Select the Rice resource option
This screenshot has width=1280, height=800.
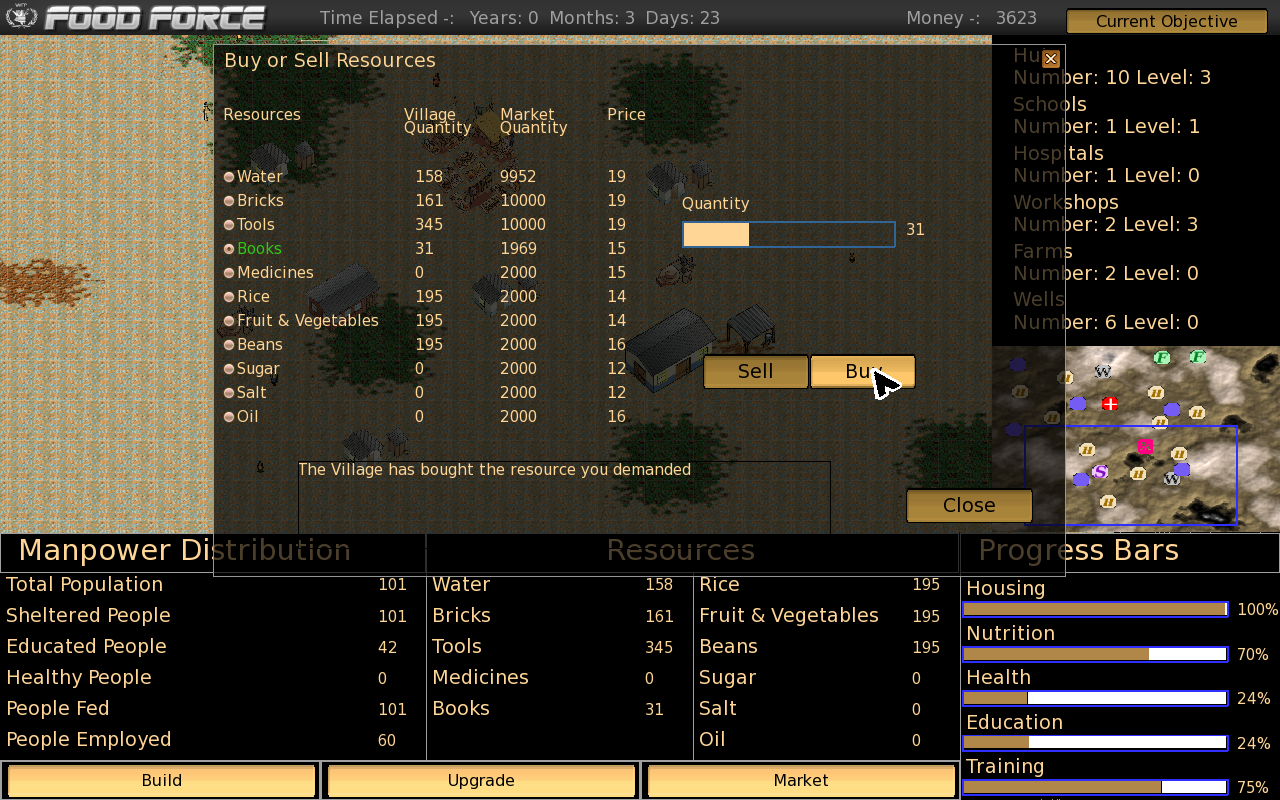click(229, 297)
